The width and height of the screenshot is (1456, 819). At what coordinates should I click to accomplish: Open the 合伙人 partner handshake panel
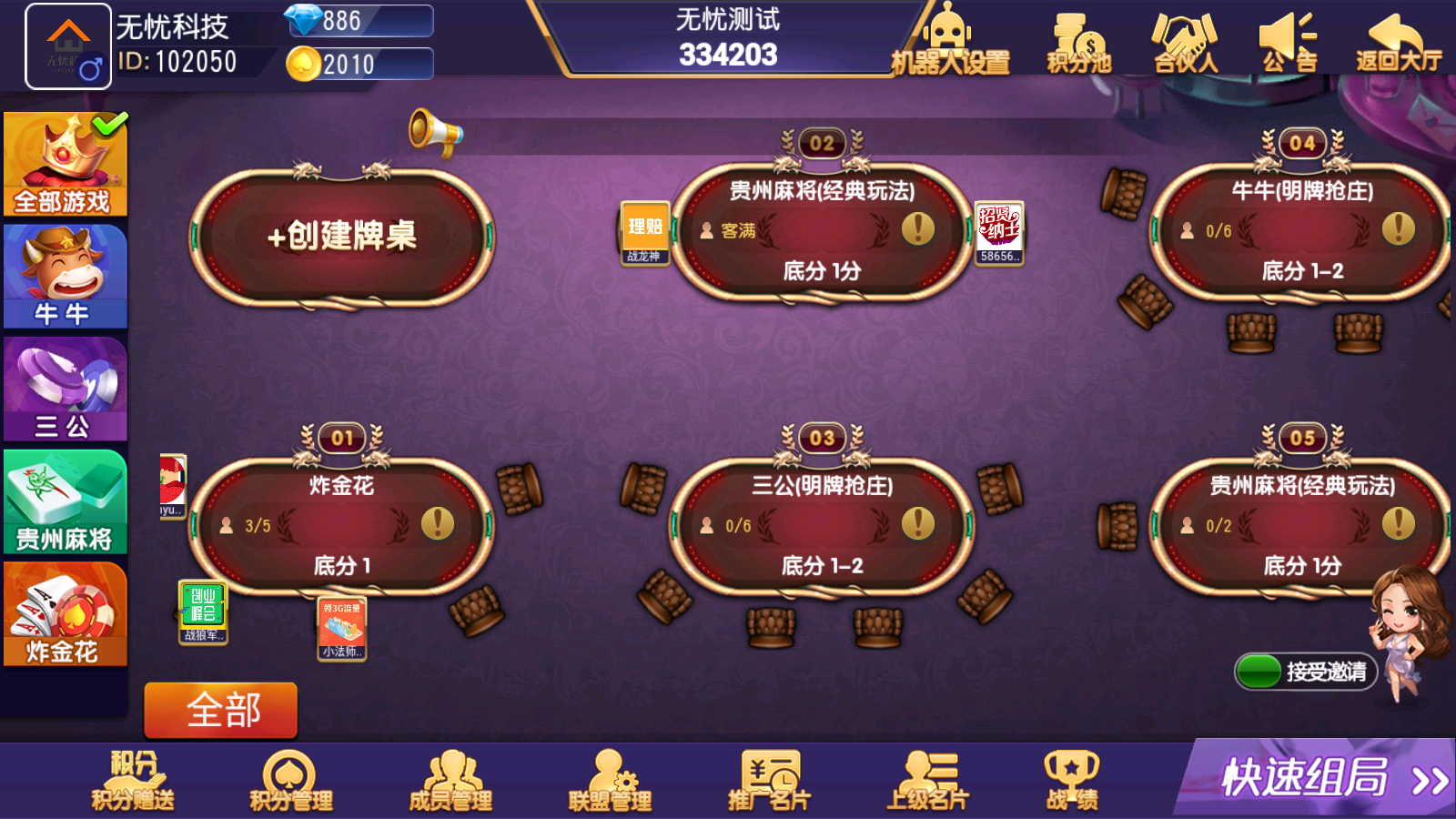pyautogui.click(x=1181, y=41)
